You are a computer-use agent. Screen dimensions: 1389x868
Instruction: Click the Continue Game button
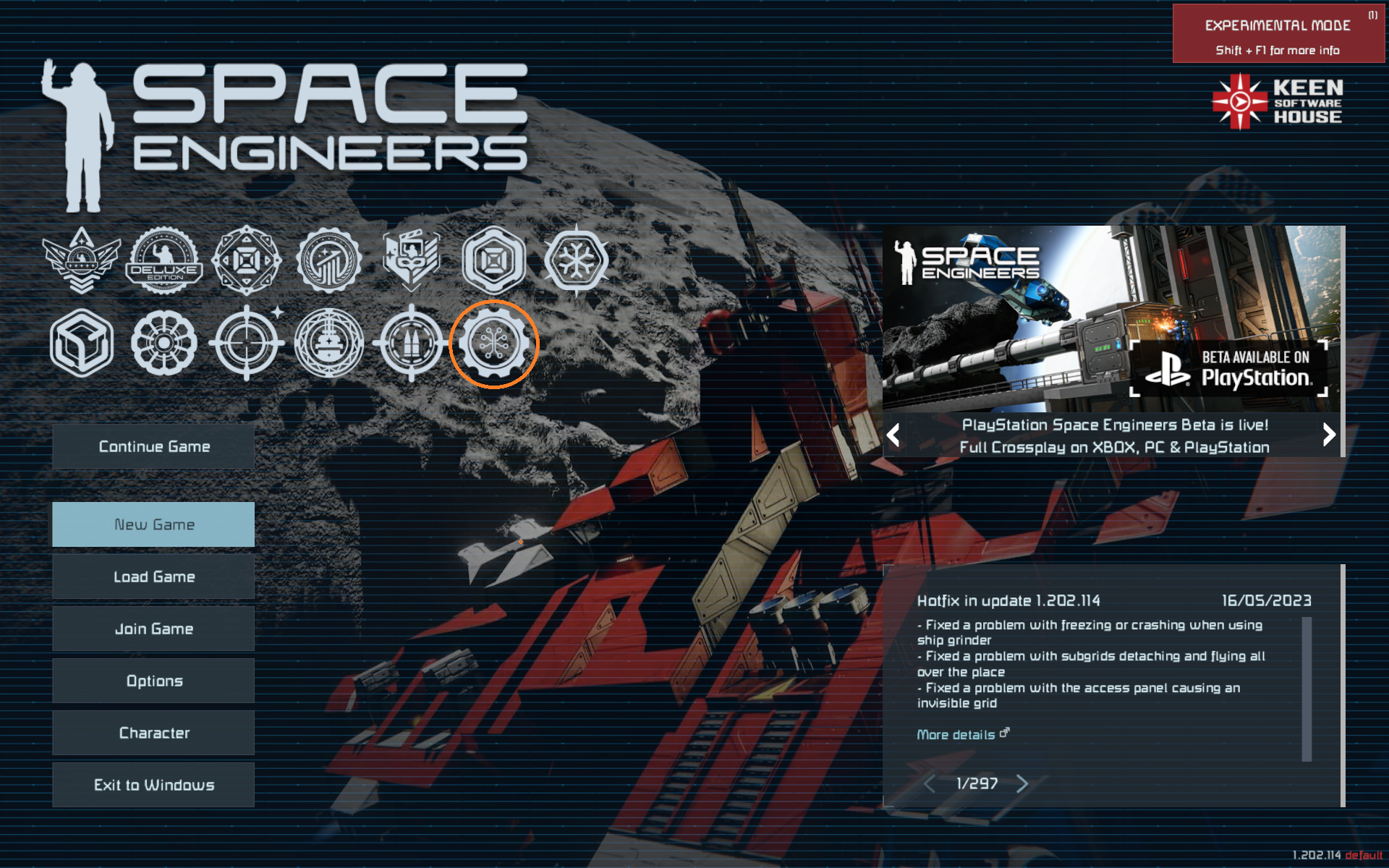click(153, 447)
